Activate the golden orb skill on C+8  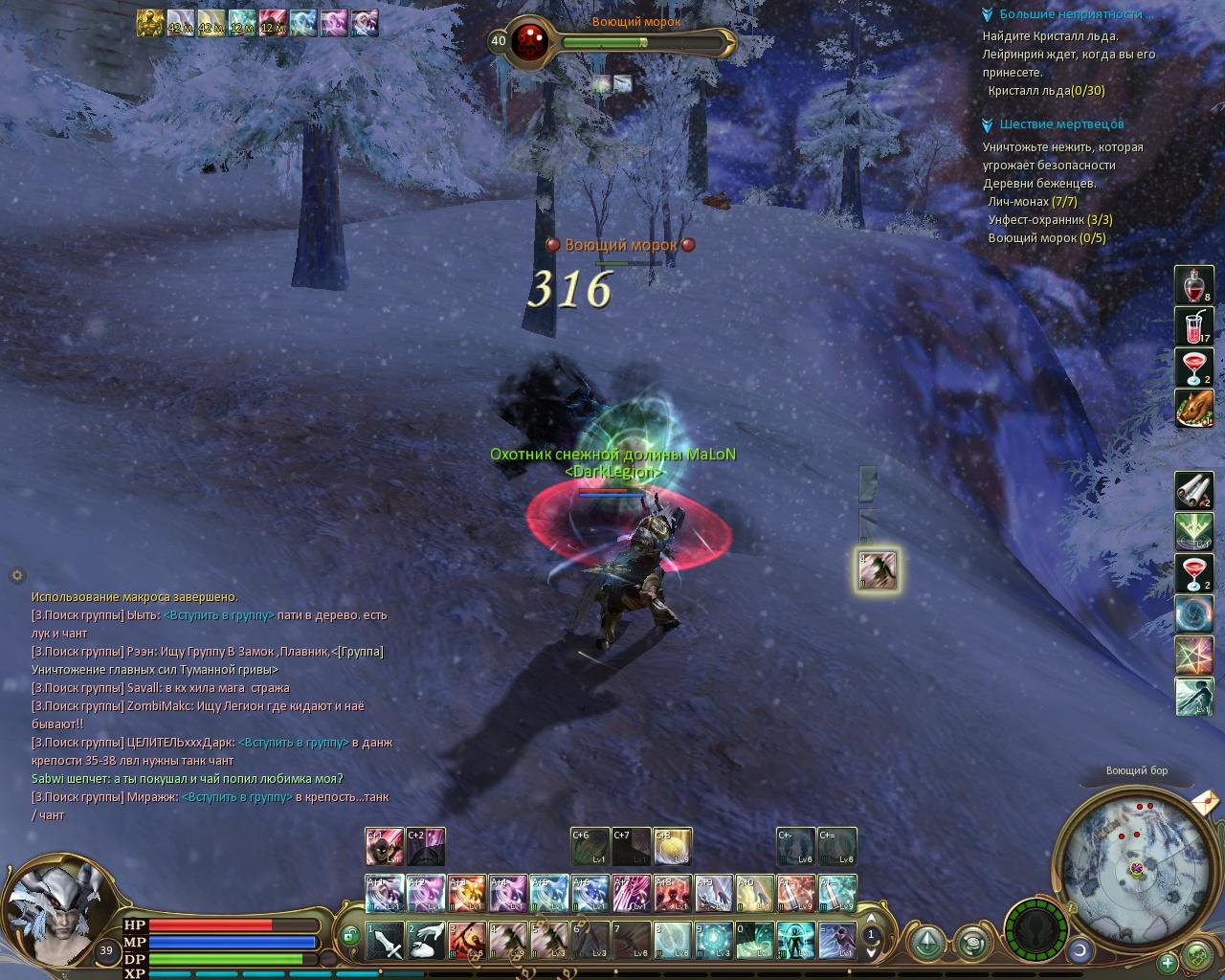(x=673, y=847)
